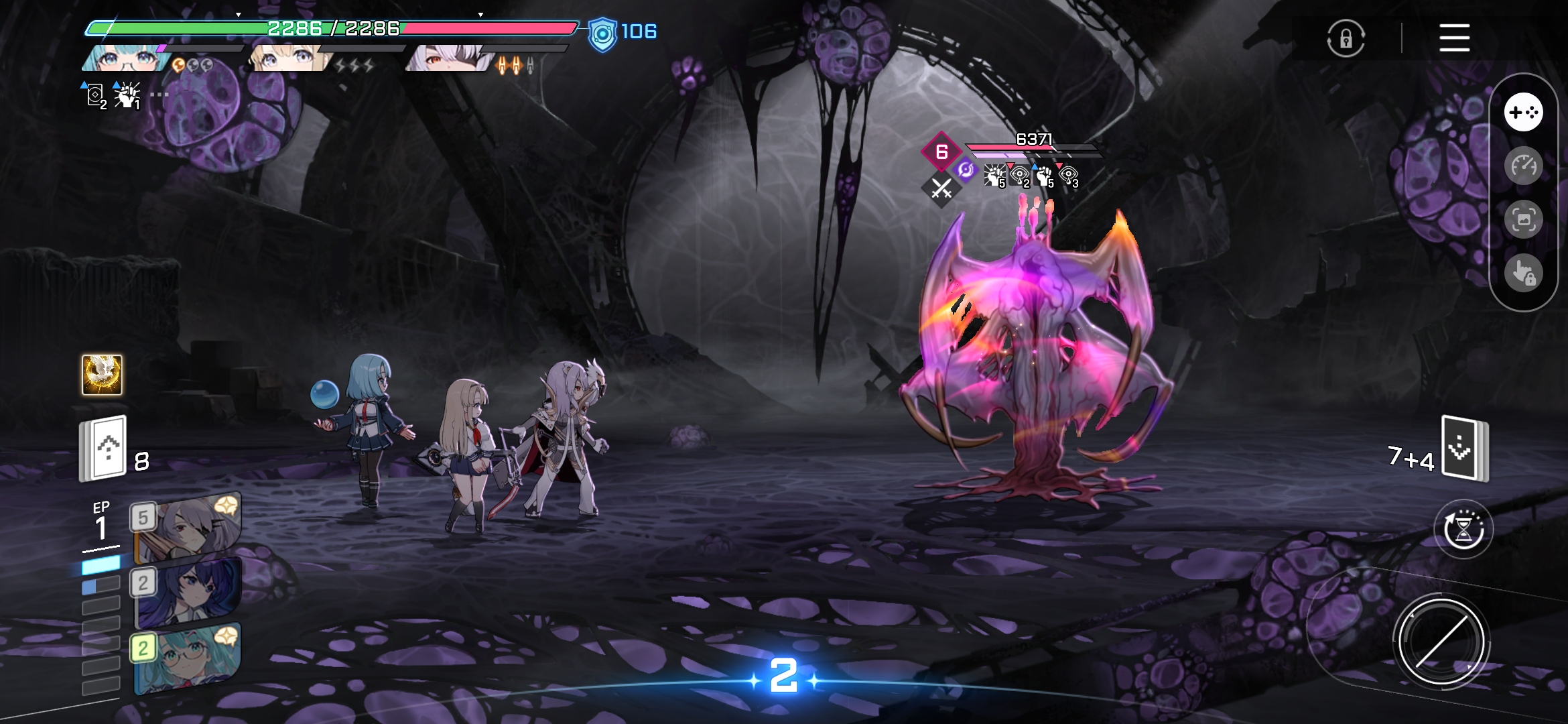Activate the golden bird skill icon

tap(102, 375)
